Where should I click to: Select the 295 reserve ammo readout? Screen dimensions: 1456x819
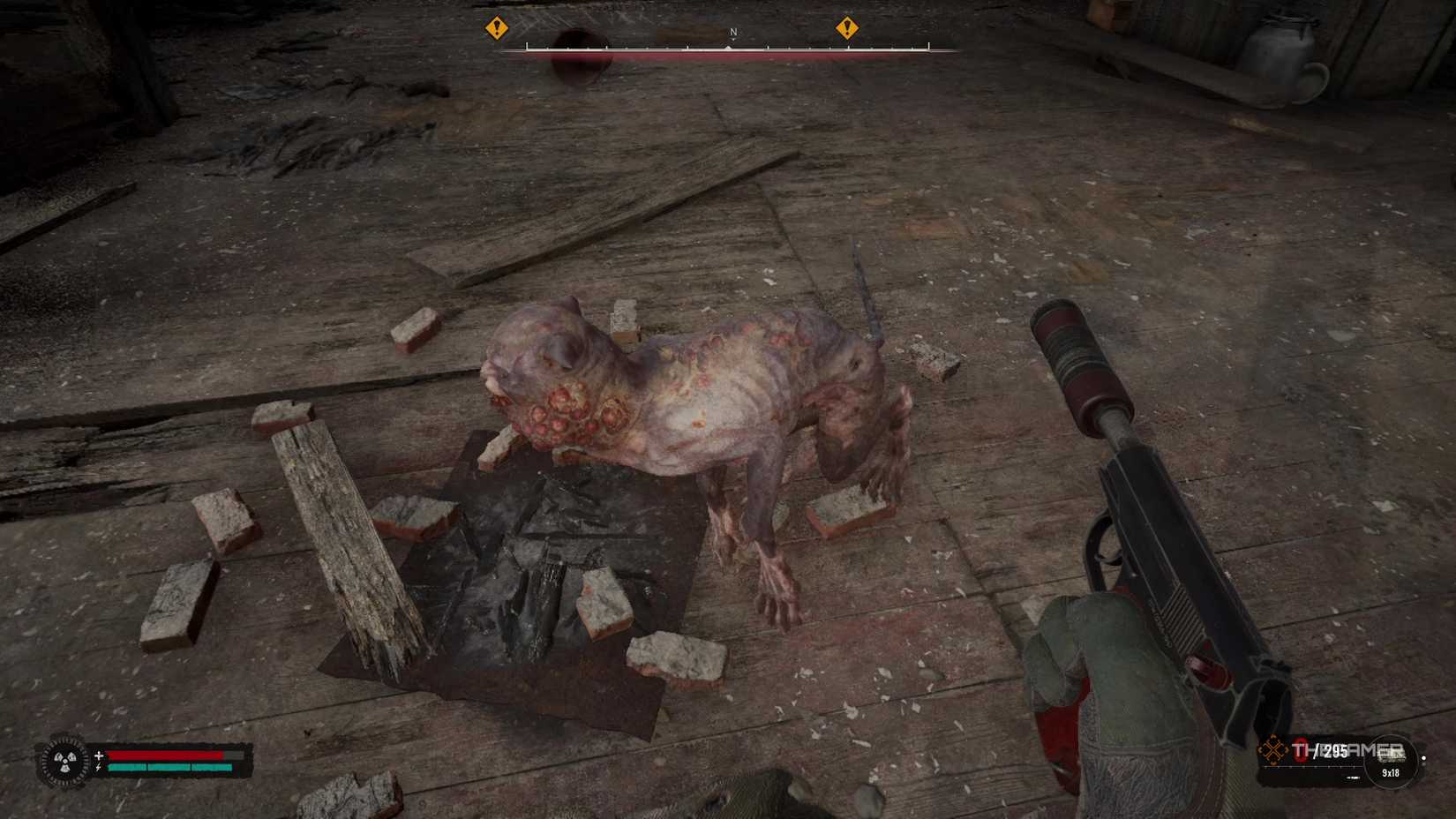tap(1336, 748)
